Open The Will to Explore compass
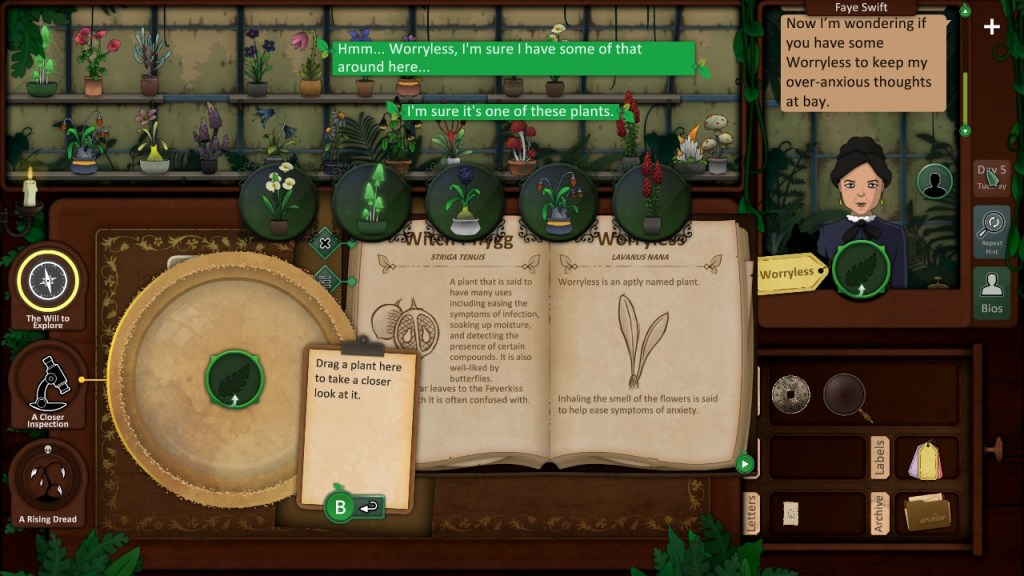 pyautogui.click(x=48, y=283)
